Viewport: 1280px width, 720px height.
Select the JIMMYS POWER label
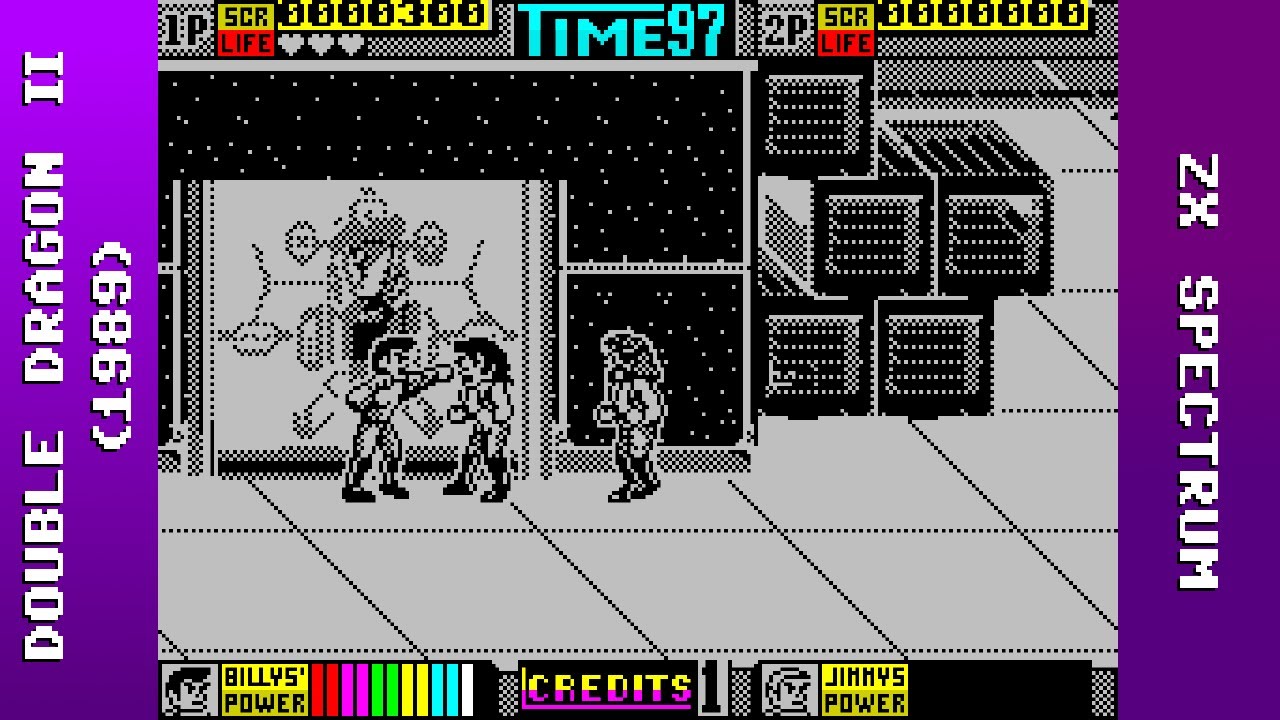coord(863,688)
